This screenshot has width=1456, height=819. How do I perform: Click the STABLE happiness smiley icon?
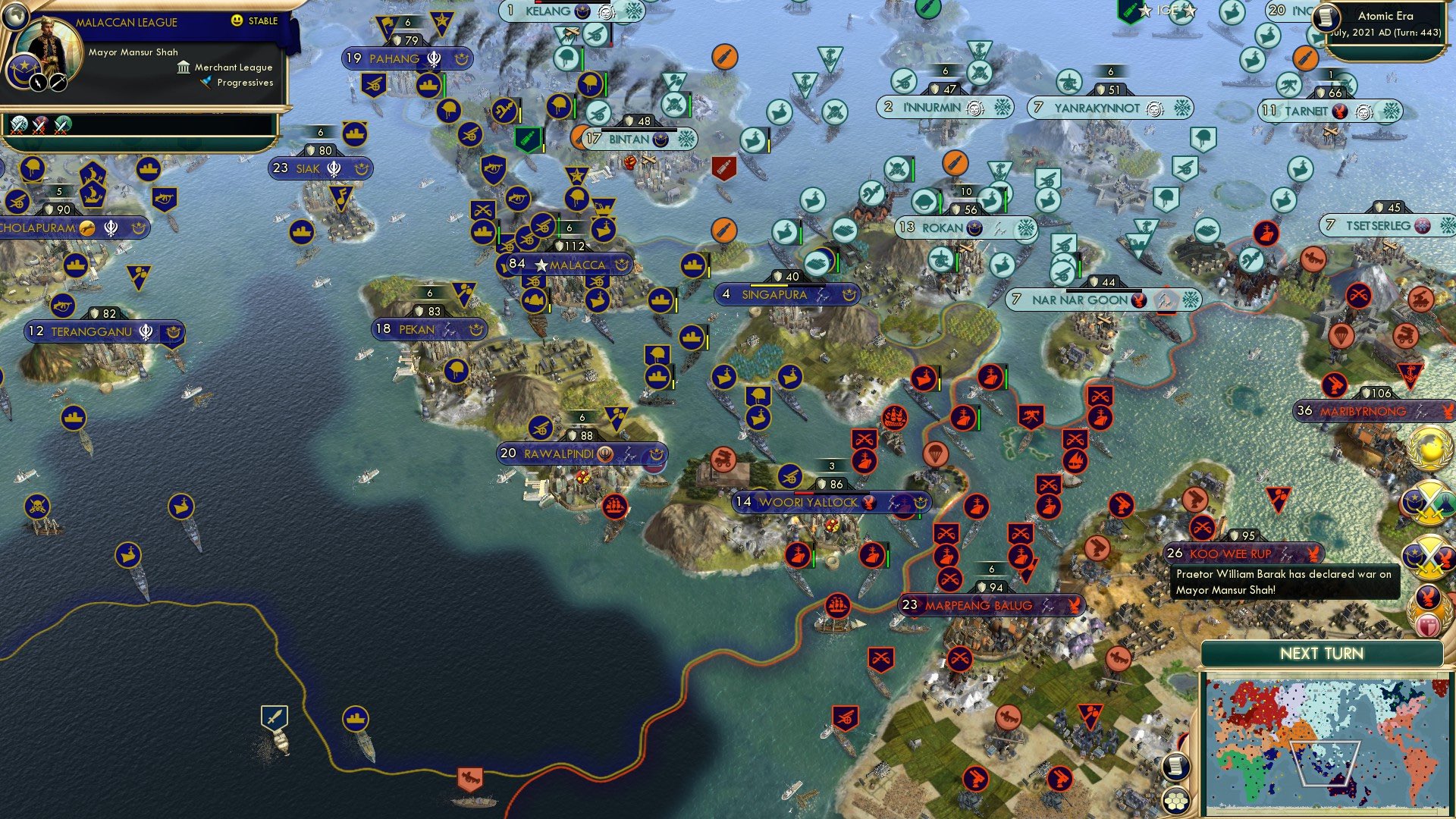click(236, 20)
